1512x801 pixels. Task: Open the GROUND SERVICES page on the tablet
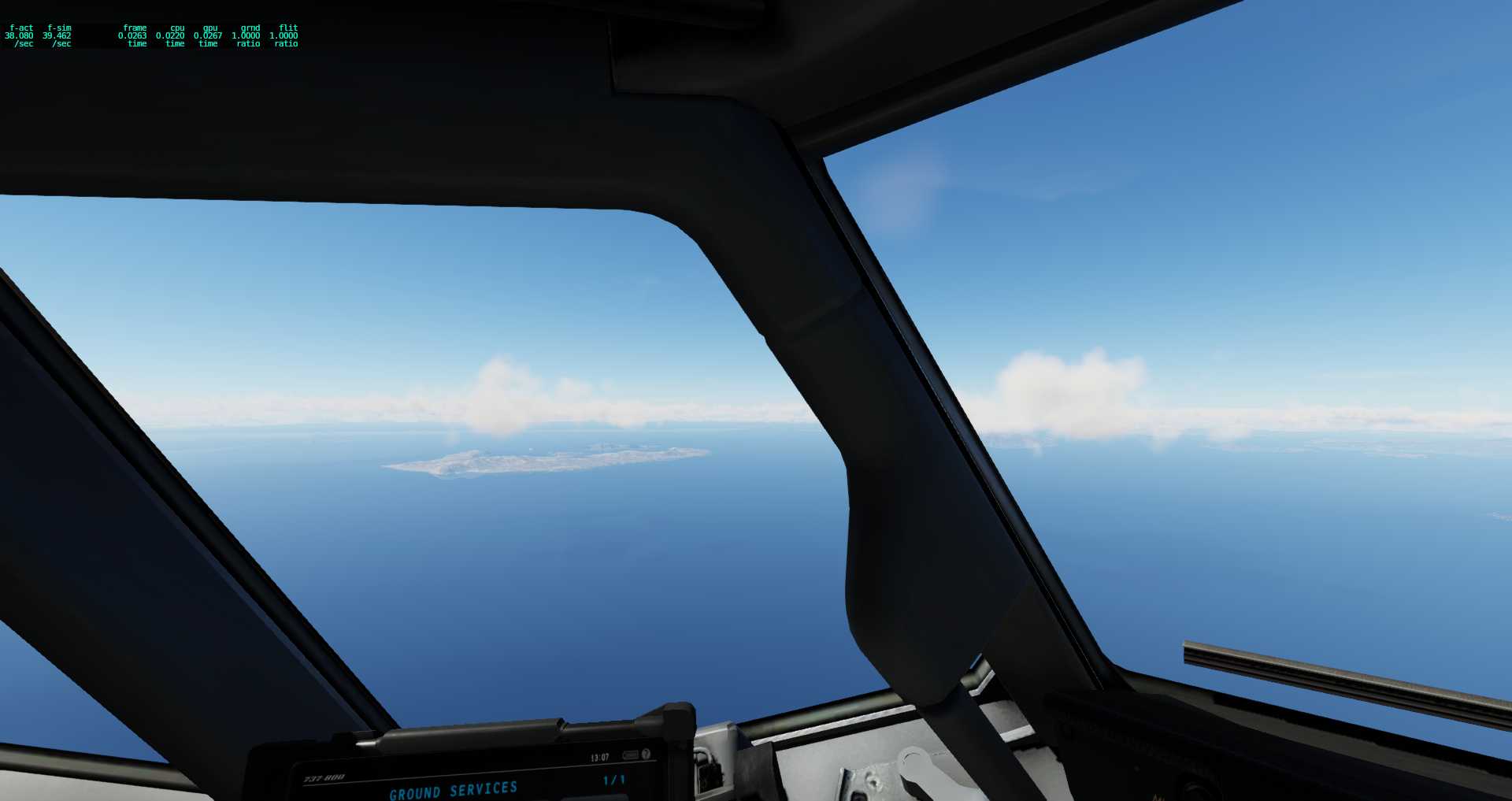(455, 790)
